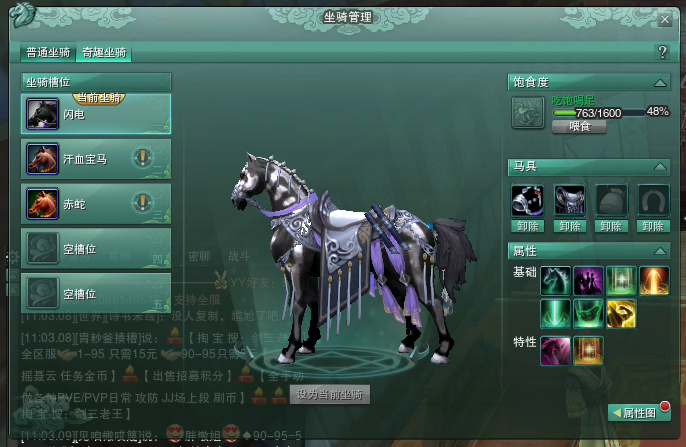
Task: Switch to the 普通坐骑 tab
Action: pos(48,53)
